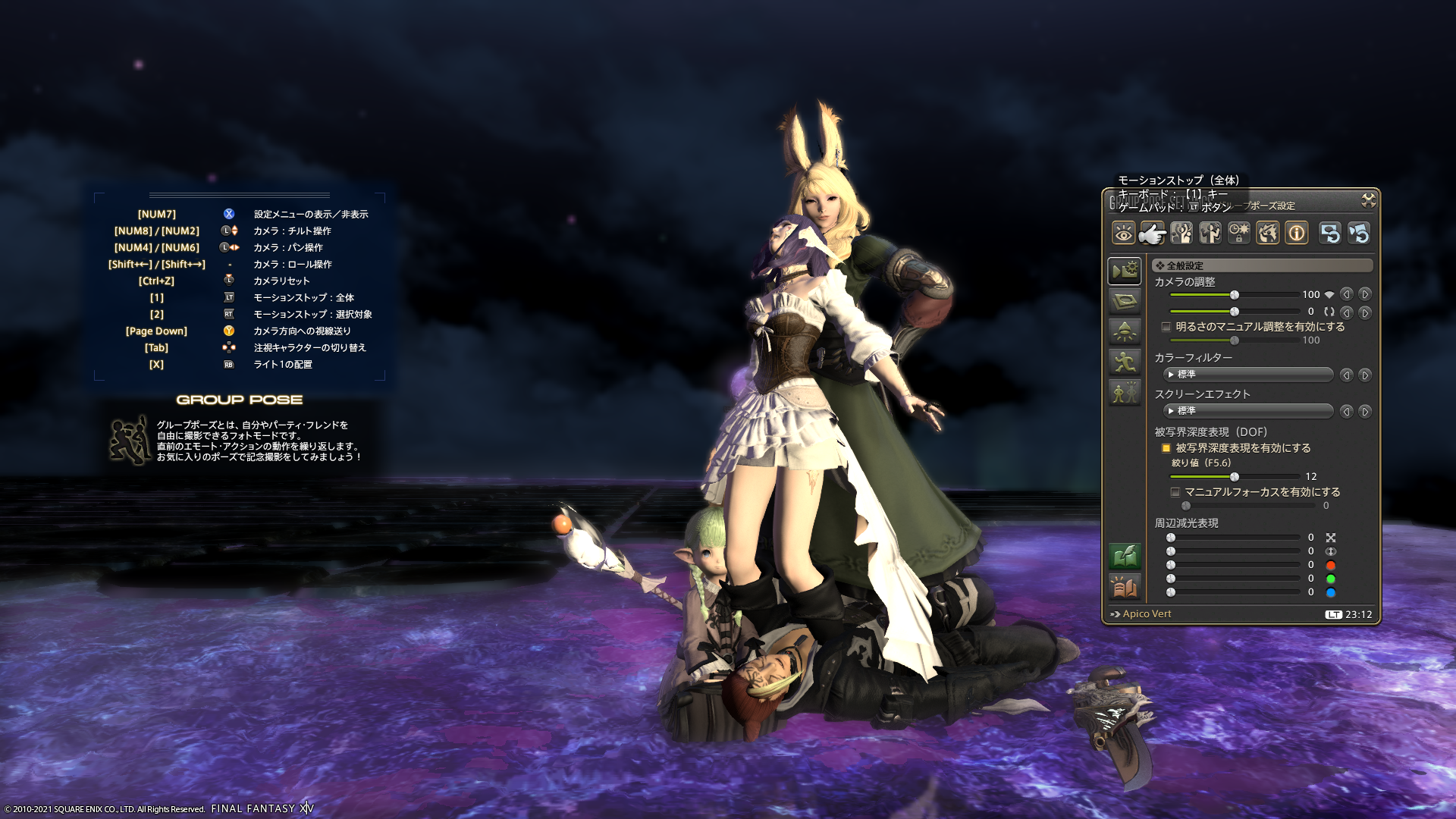Image resolution: width=1456 pixels, height=819 pixels.
Task: Click the info 'i' icon button
Action: point(1296,233)
